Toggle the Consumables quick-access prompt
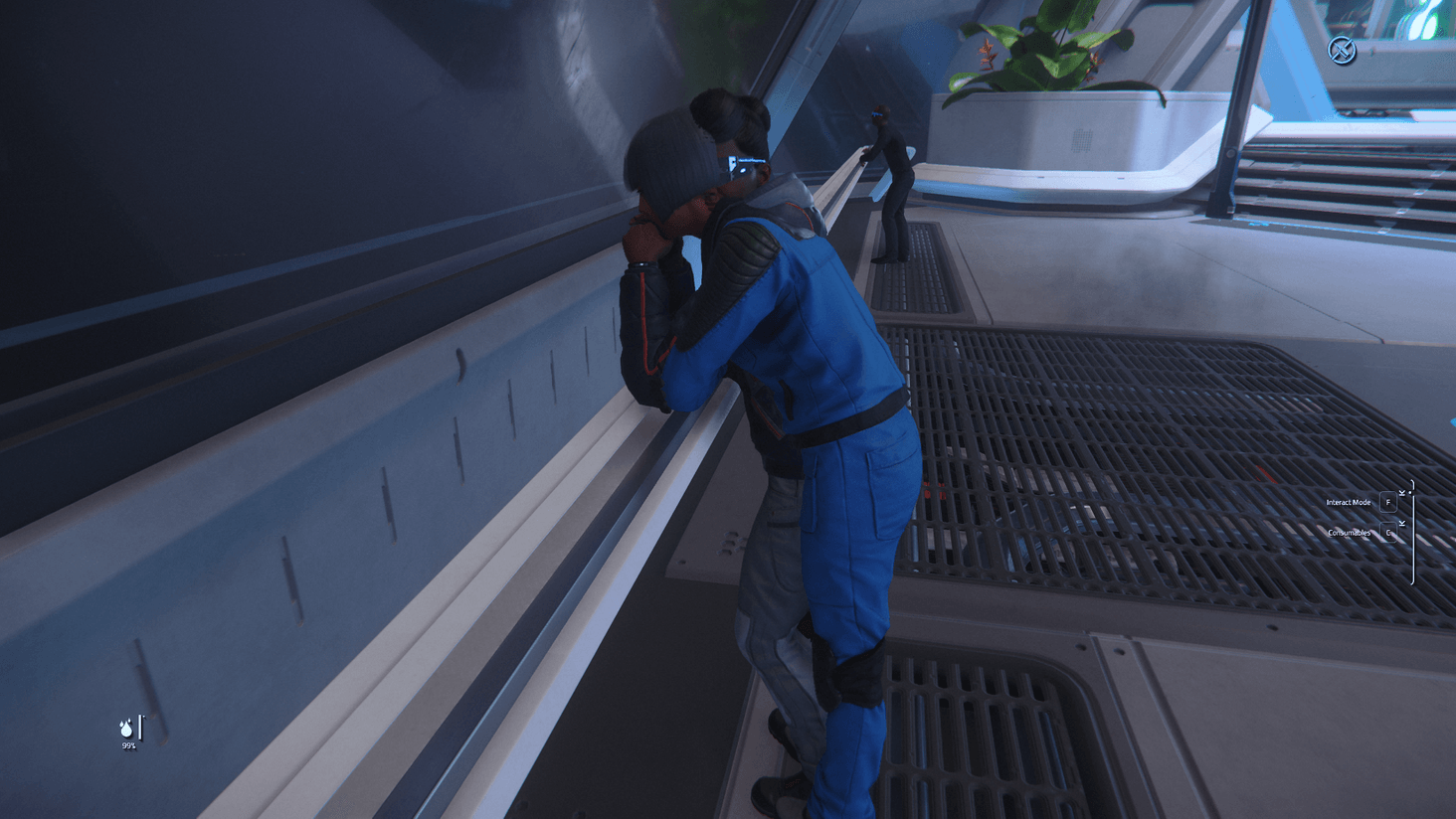The image size is (1456, 819). 1349,533
